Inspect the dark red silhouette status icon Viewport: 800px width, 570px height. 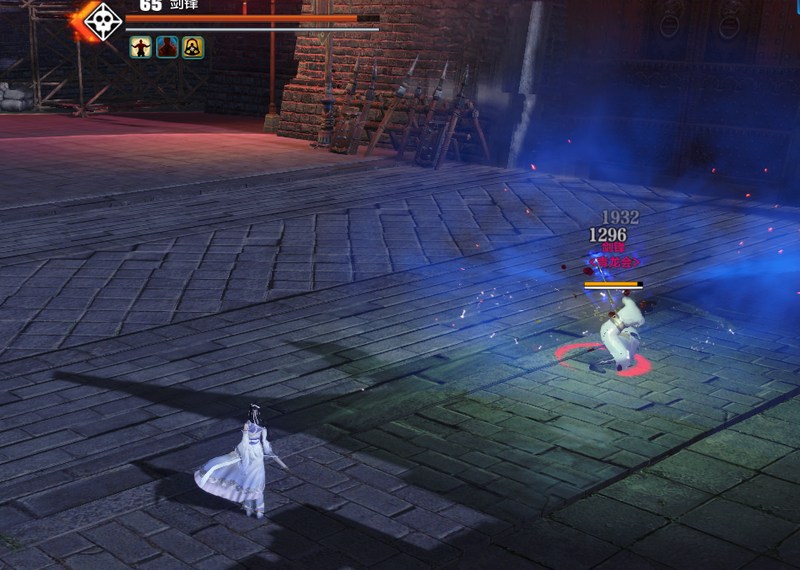pos(167,47)
